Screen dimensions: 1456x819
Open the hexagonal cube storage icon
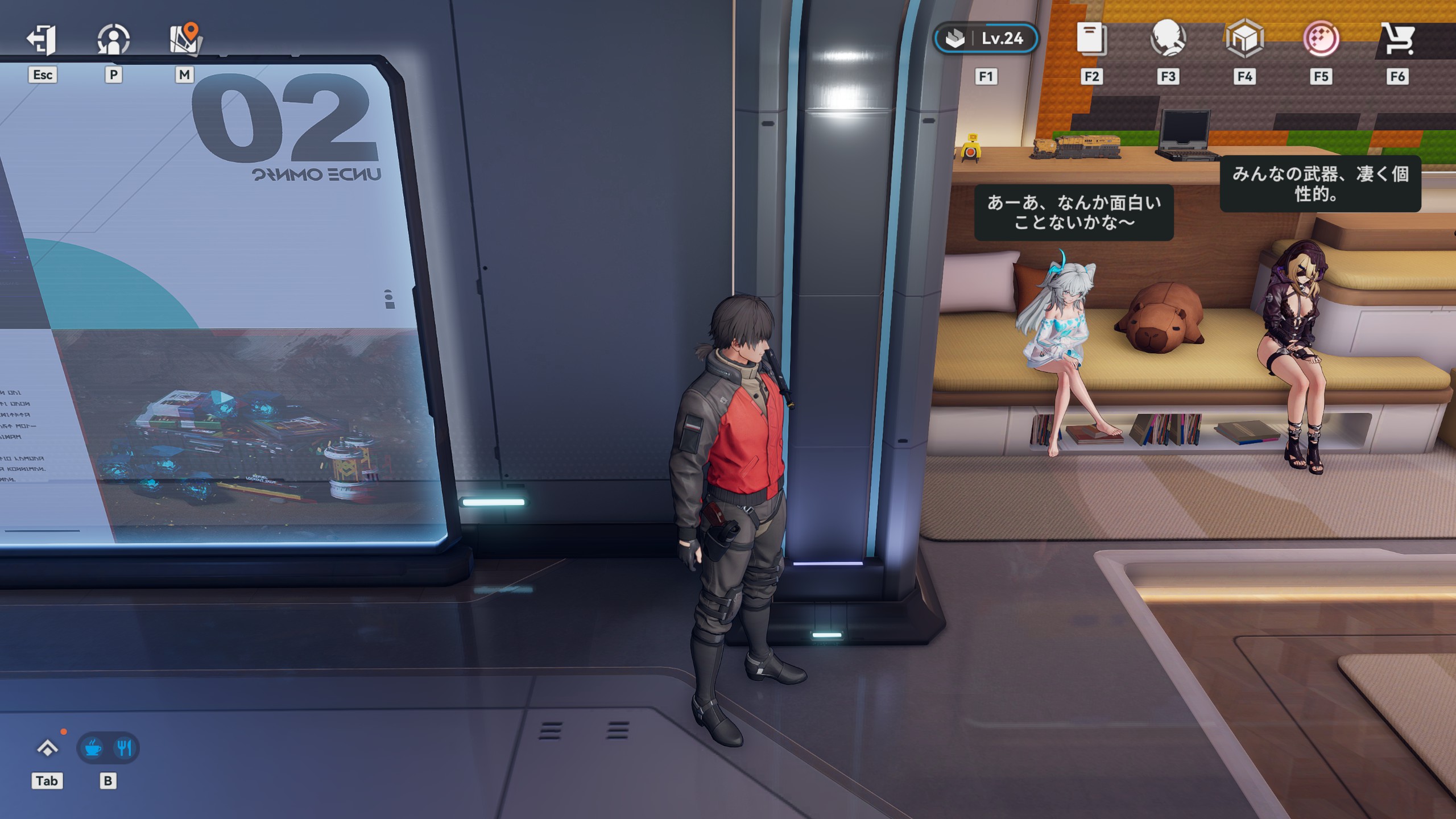[x=1244, y=39]
